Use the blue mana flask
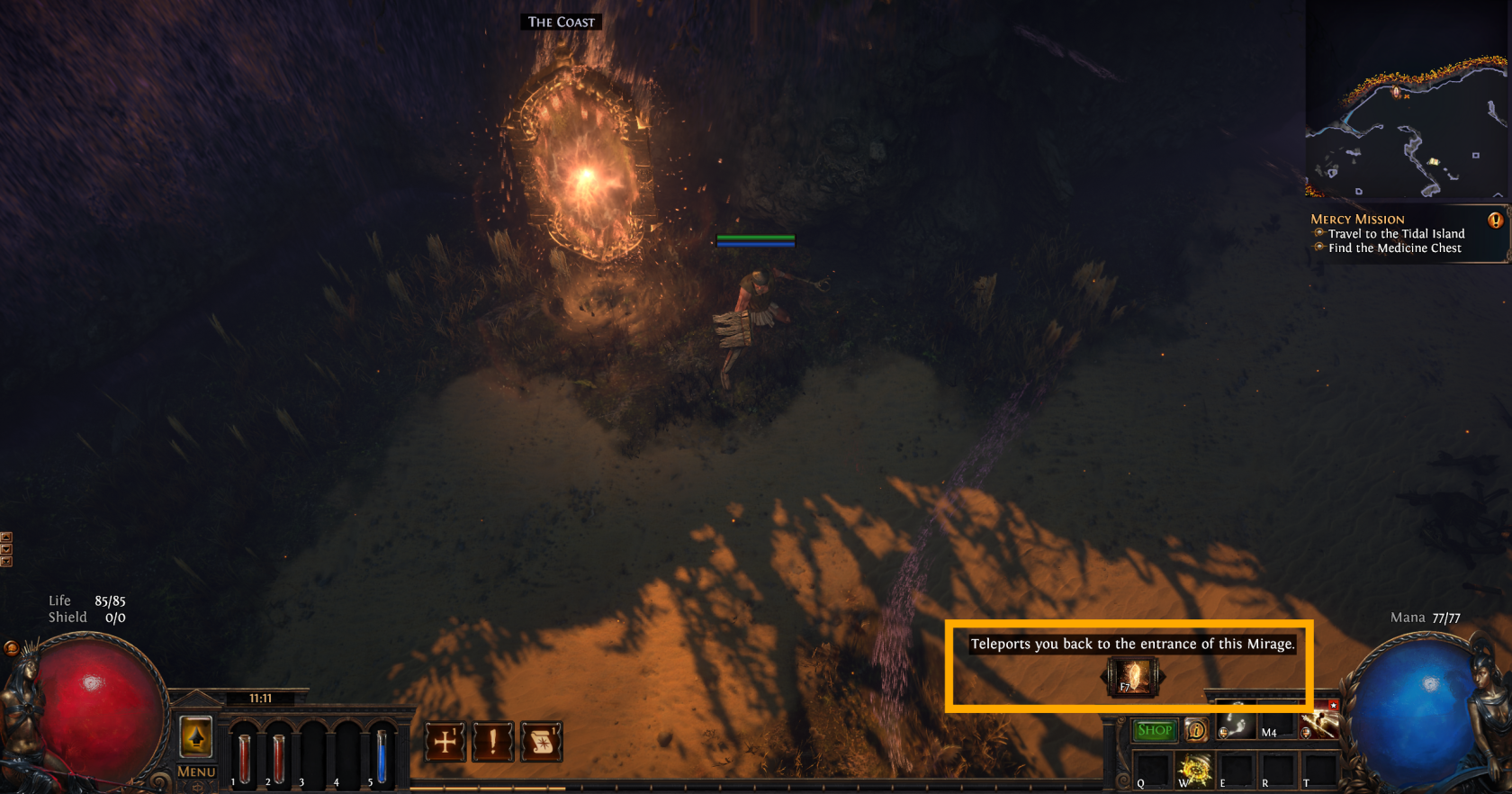1512x794 pixels. coord(382,757)
